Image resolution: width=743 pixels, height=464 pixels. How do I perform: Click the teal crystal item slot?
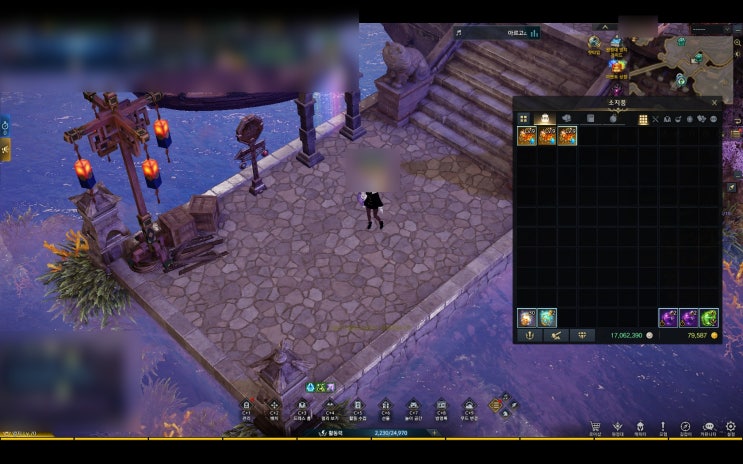click(x=547, y=318)
